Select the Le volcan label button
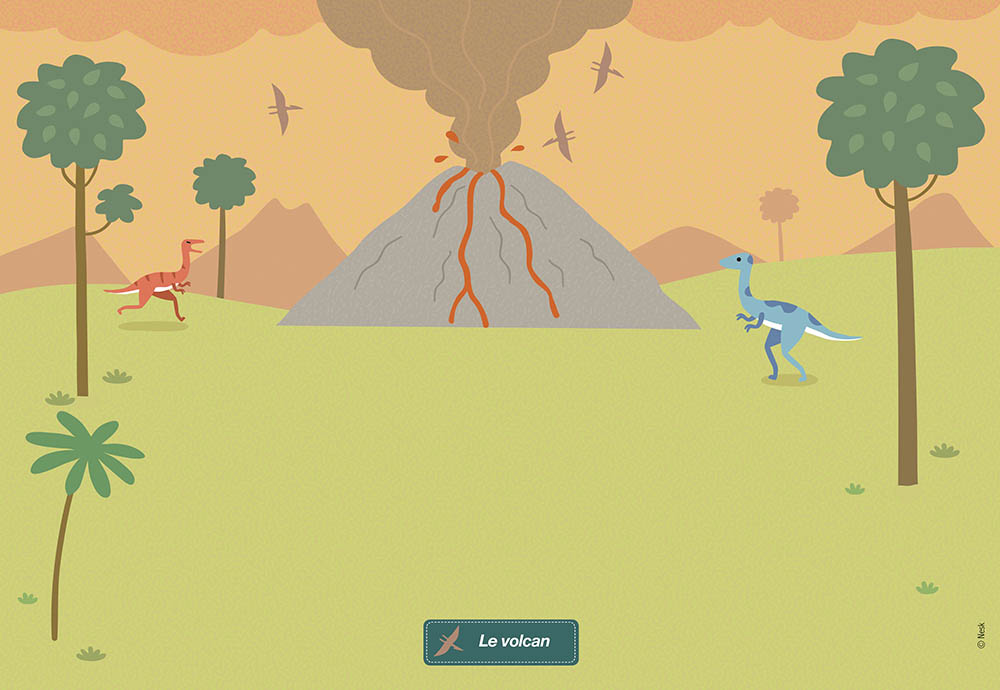This screenshot has width=1000, height=690. (501, 642)
